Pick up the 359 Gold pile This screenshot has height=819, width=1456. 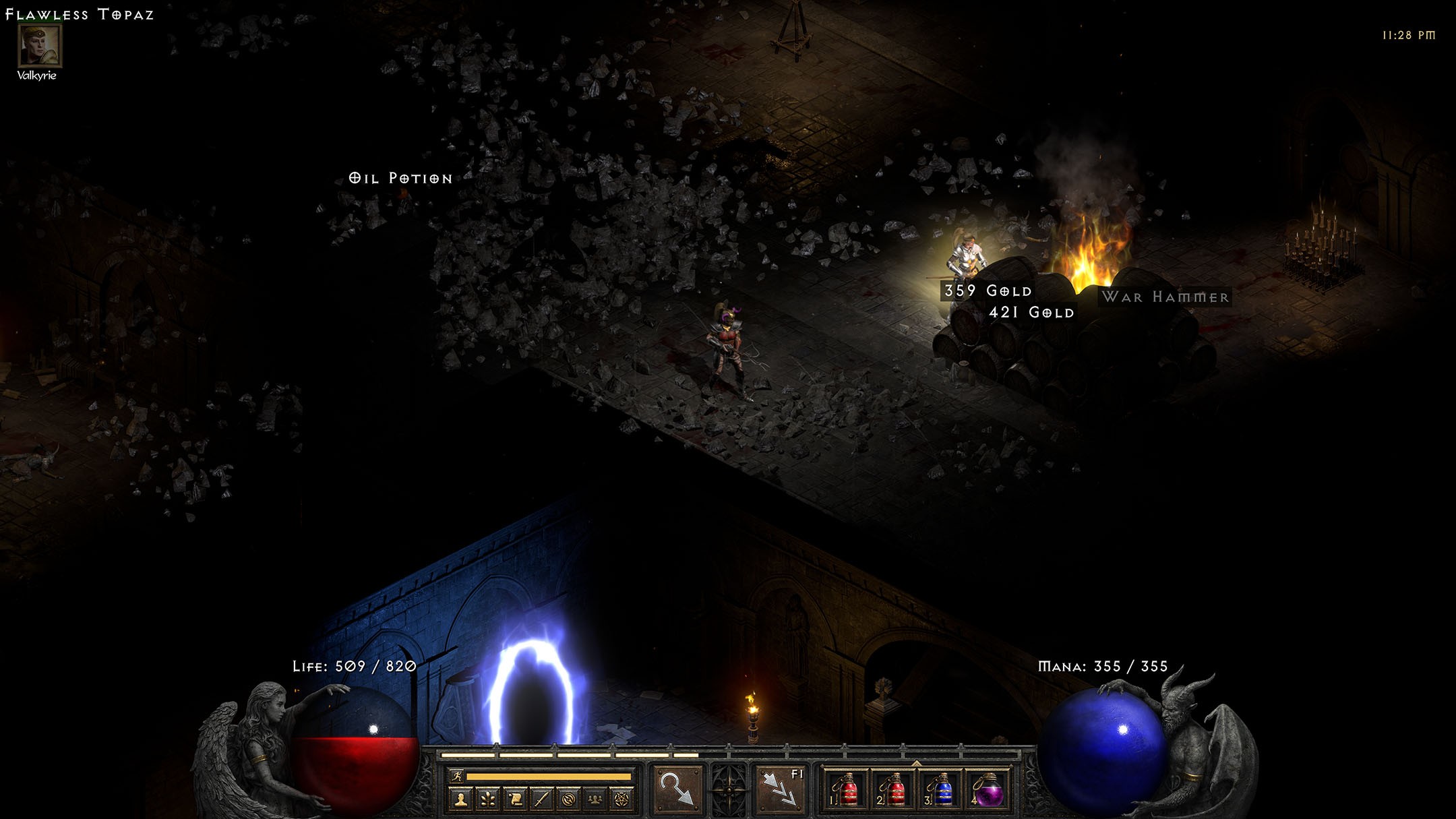(x=986, y=291)
